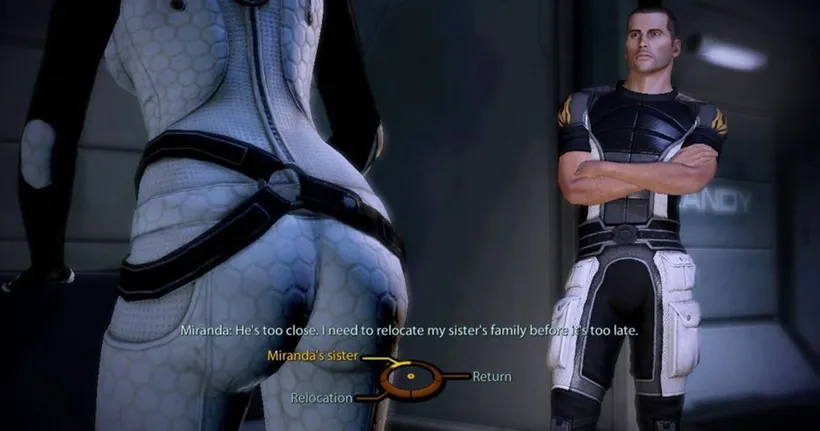820x431 pixels.
Task: Pick the "Return" dialogue option
Action: [x=491, y=377]
